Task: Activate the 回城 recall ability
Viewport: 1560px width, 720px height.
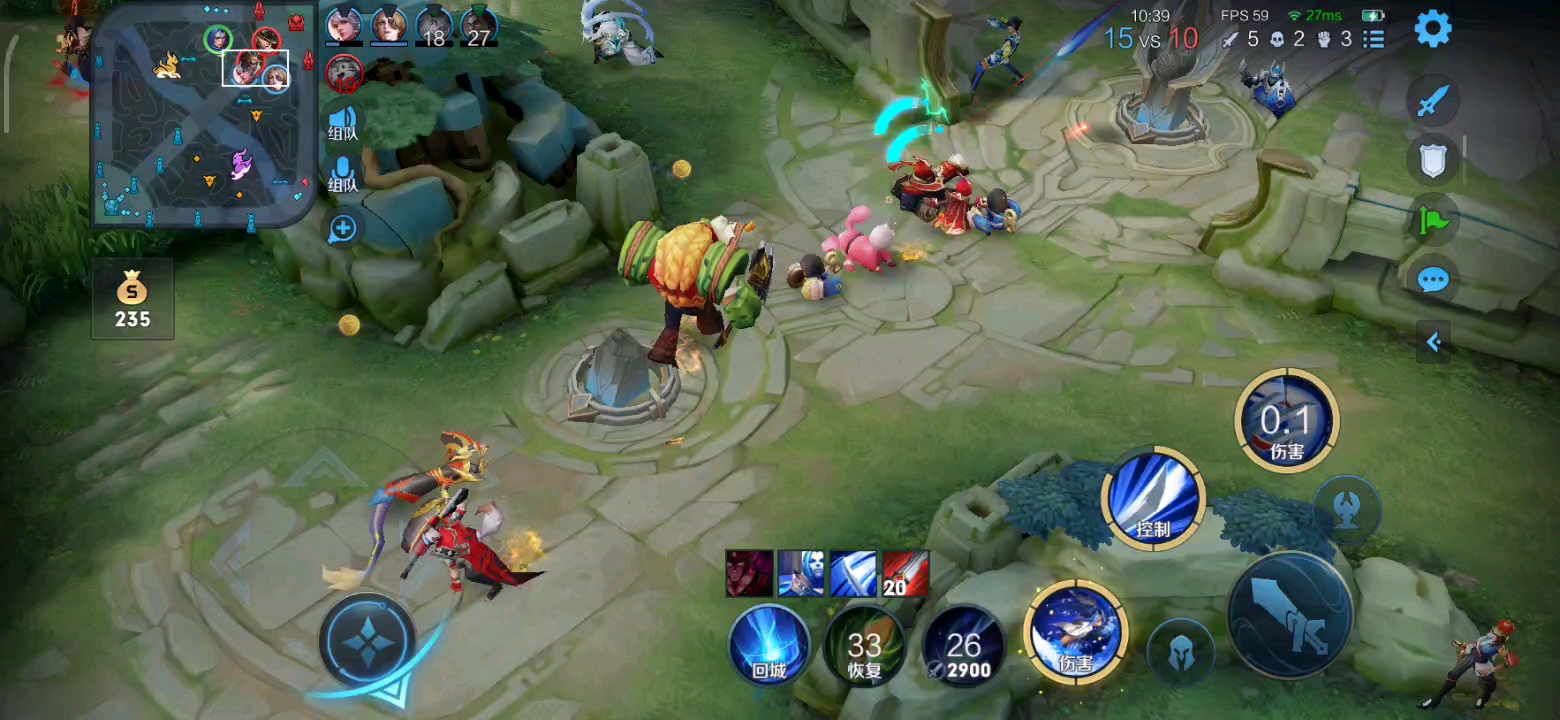Action: pyautogui.click(x=769, y=645)
